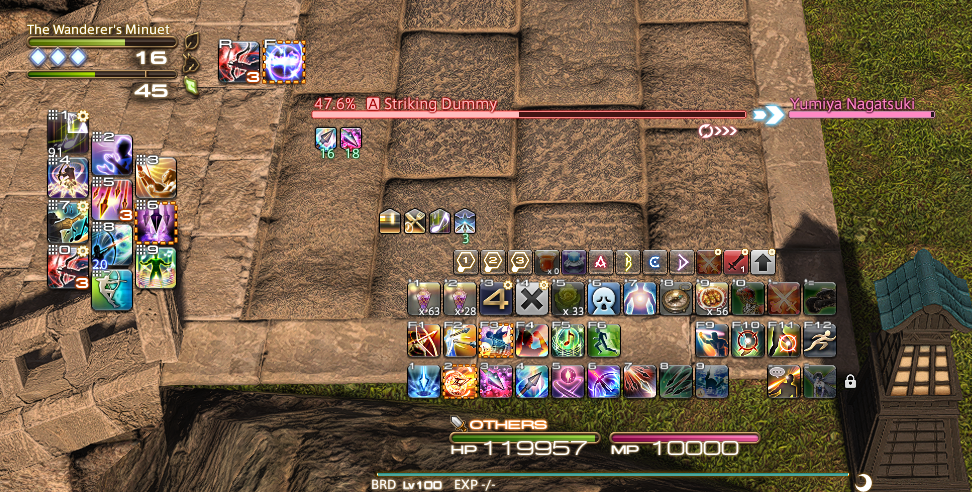
Task: Eat the food dish with 56 stacks
Action: click(x=711, y=298)
